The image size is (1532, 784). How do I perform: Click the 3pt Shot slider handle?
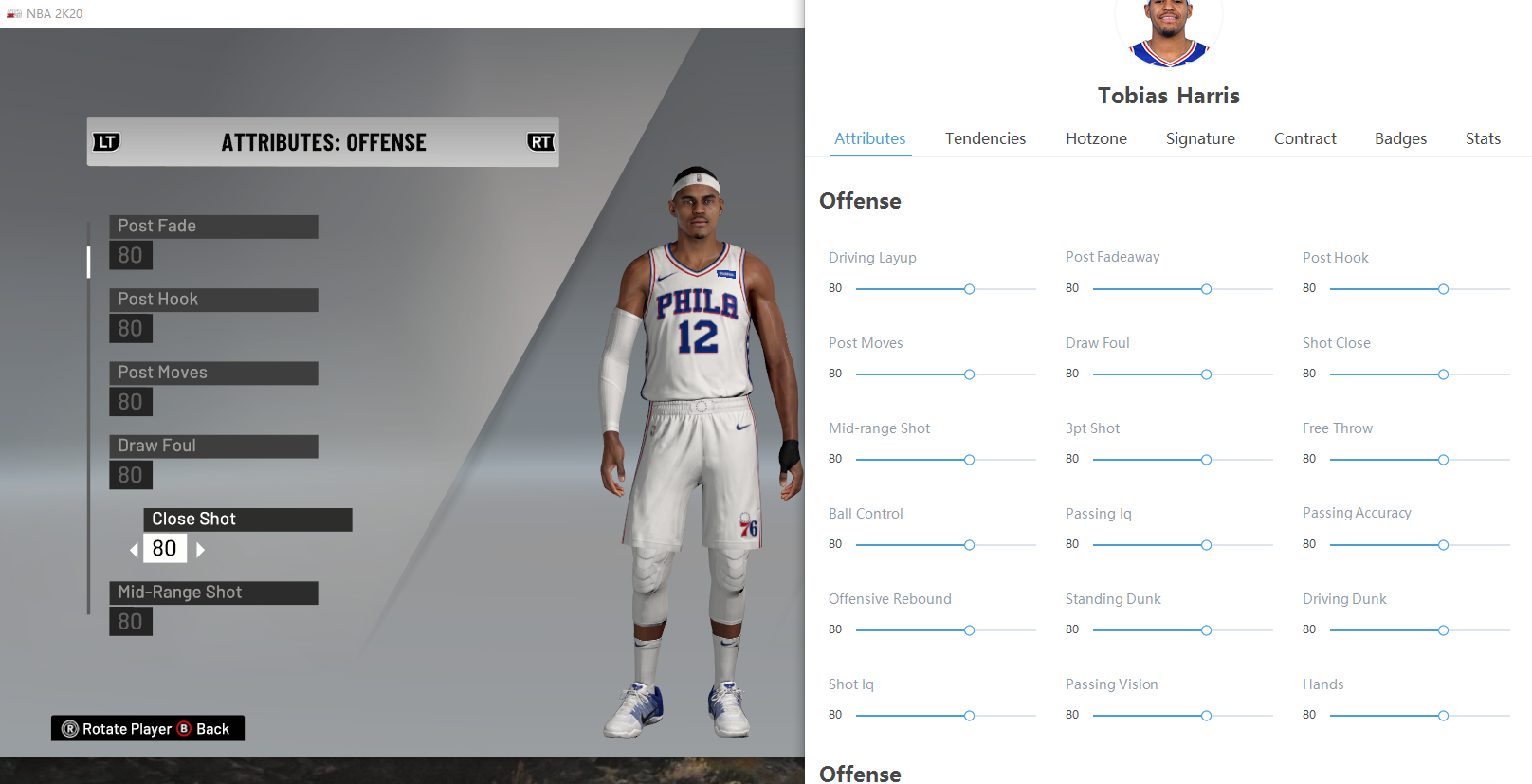coord(1206,460)
